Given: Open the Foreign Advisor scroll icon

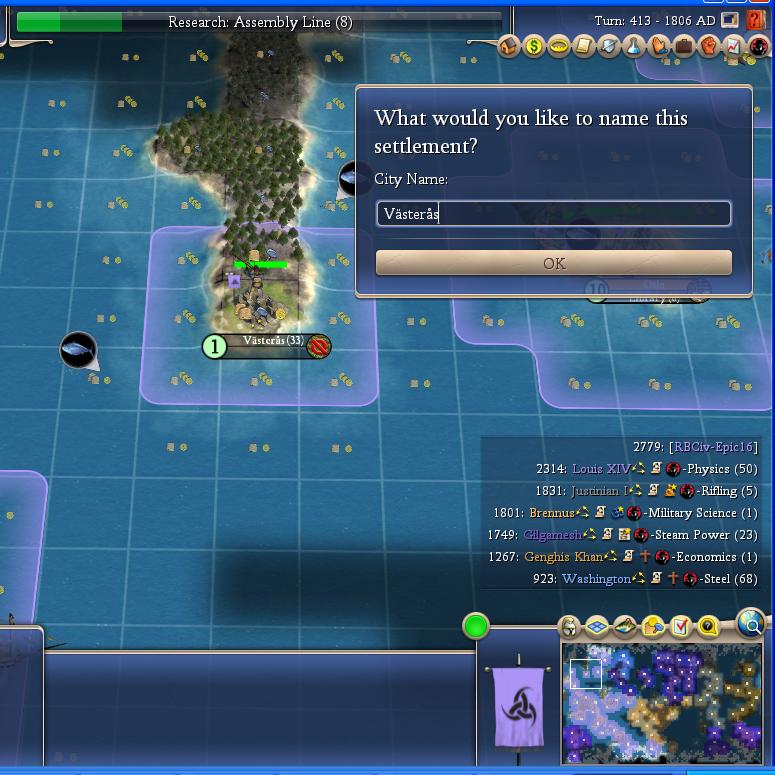Looking at the screenshot, I should [584, 46].
